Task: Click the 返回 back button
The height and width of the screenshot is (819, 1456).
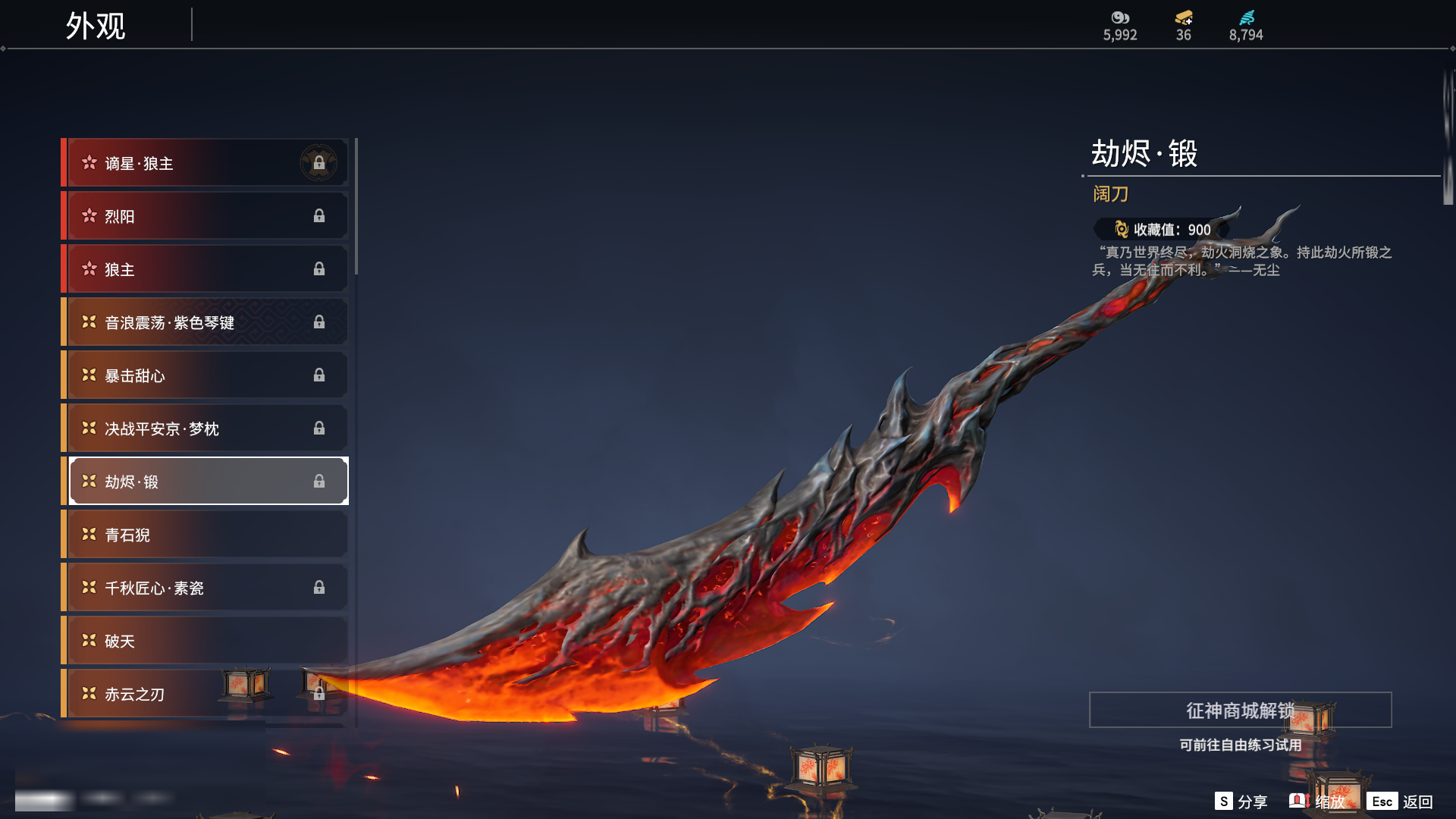Action: tap(1401, 802)
